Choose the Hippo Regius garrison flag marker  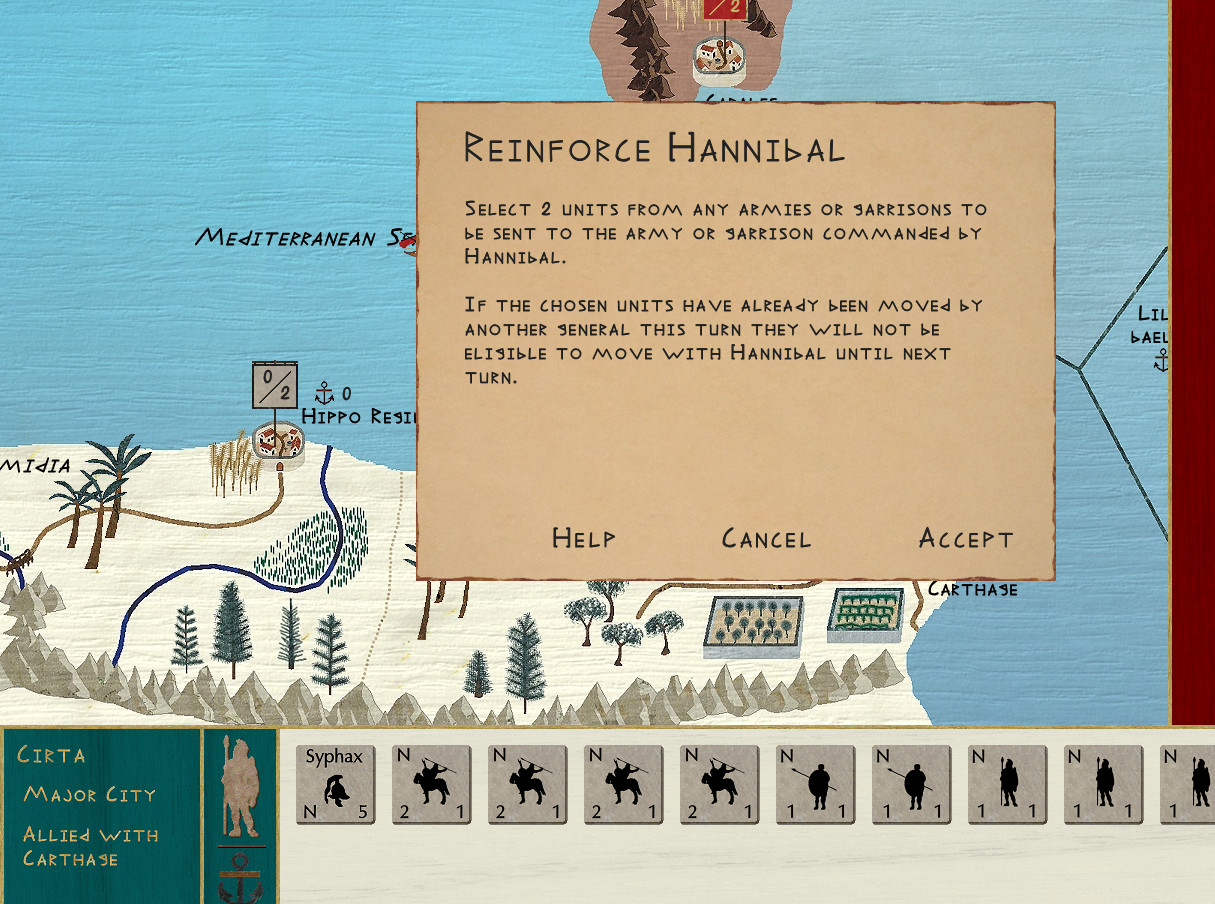pos(275,385)
